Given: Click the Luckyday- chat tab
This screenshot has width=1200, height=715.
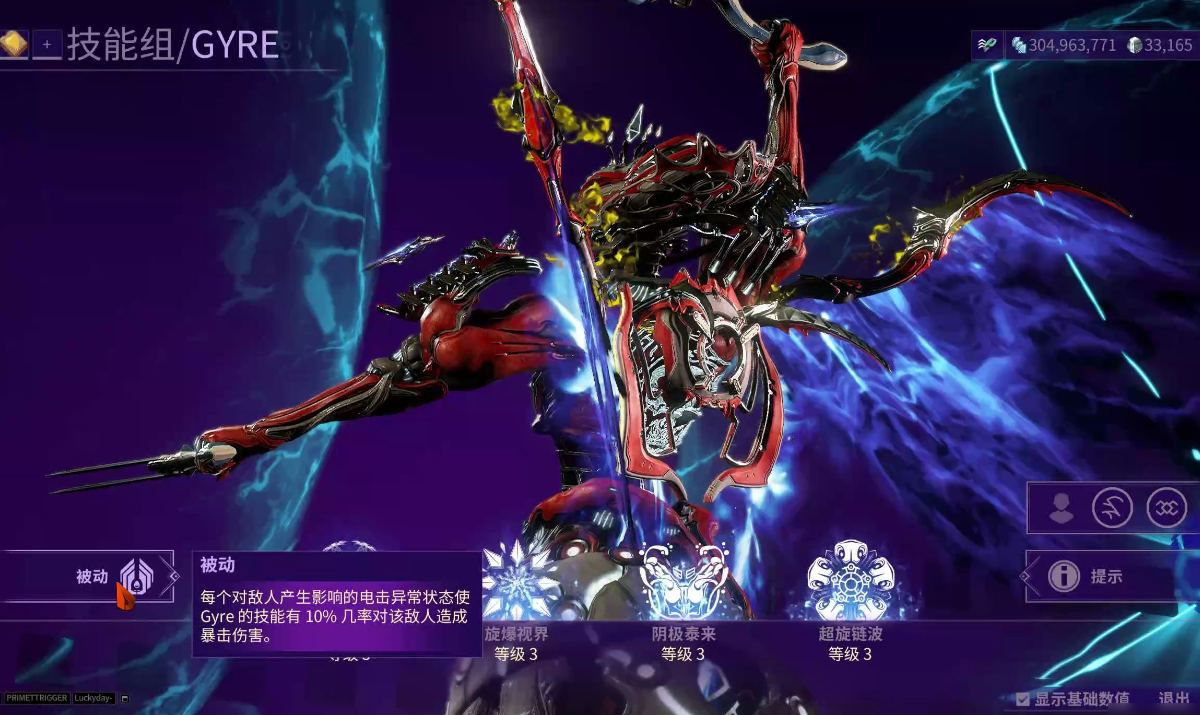Looking at the screenshot, I should pos(94,697).
